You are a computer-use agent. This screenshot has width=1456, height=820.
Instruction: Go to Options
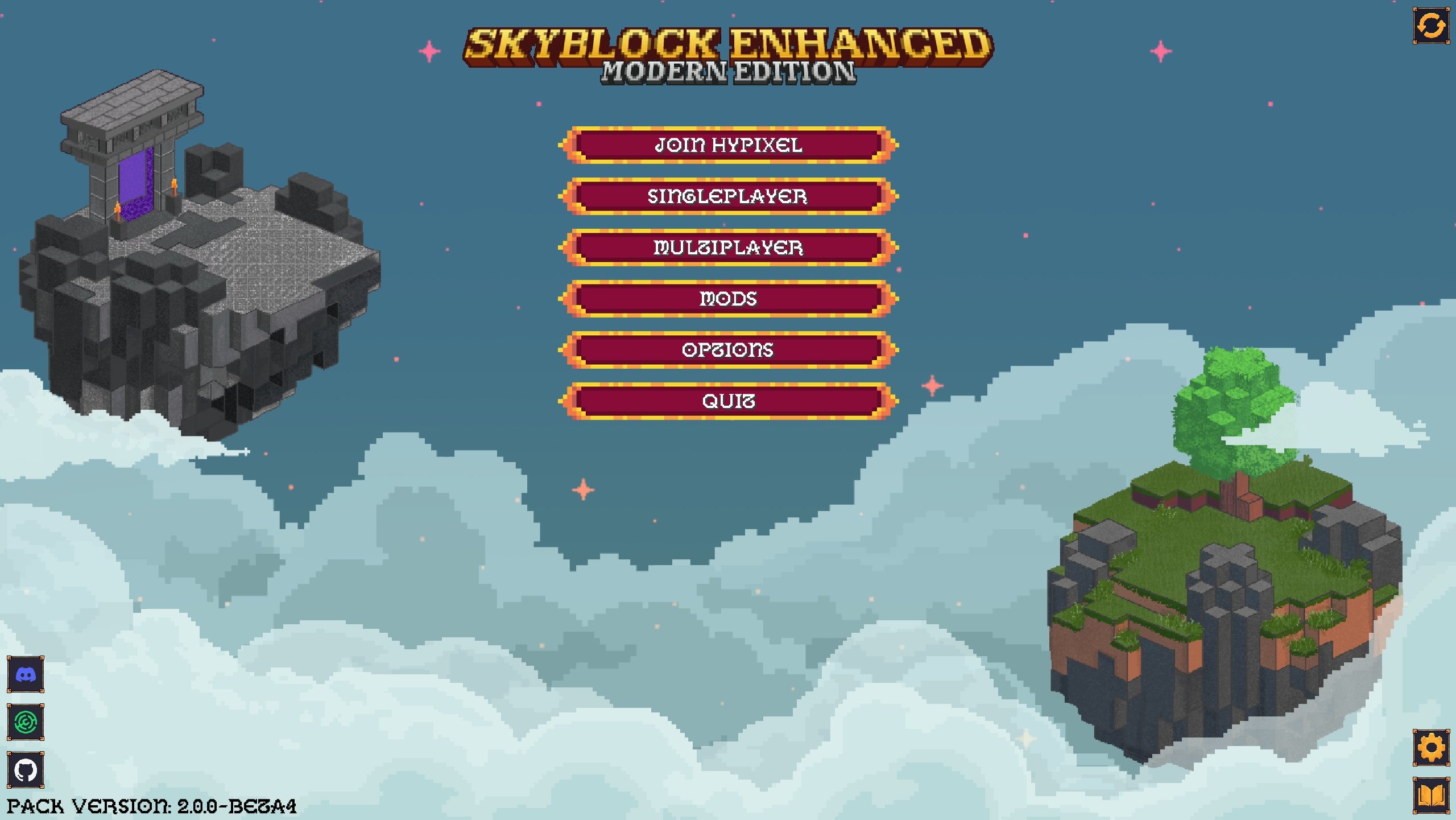[x=728, y=350]
